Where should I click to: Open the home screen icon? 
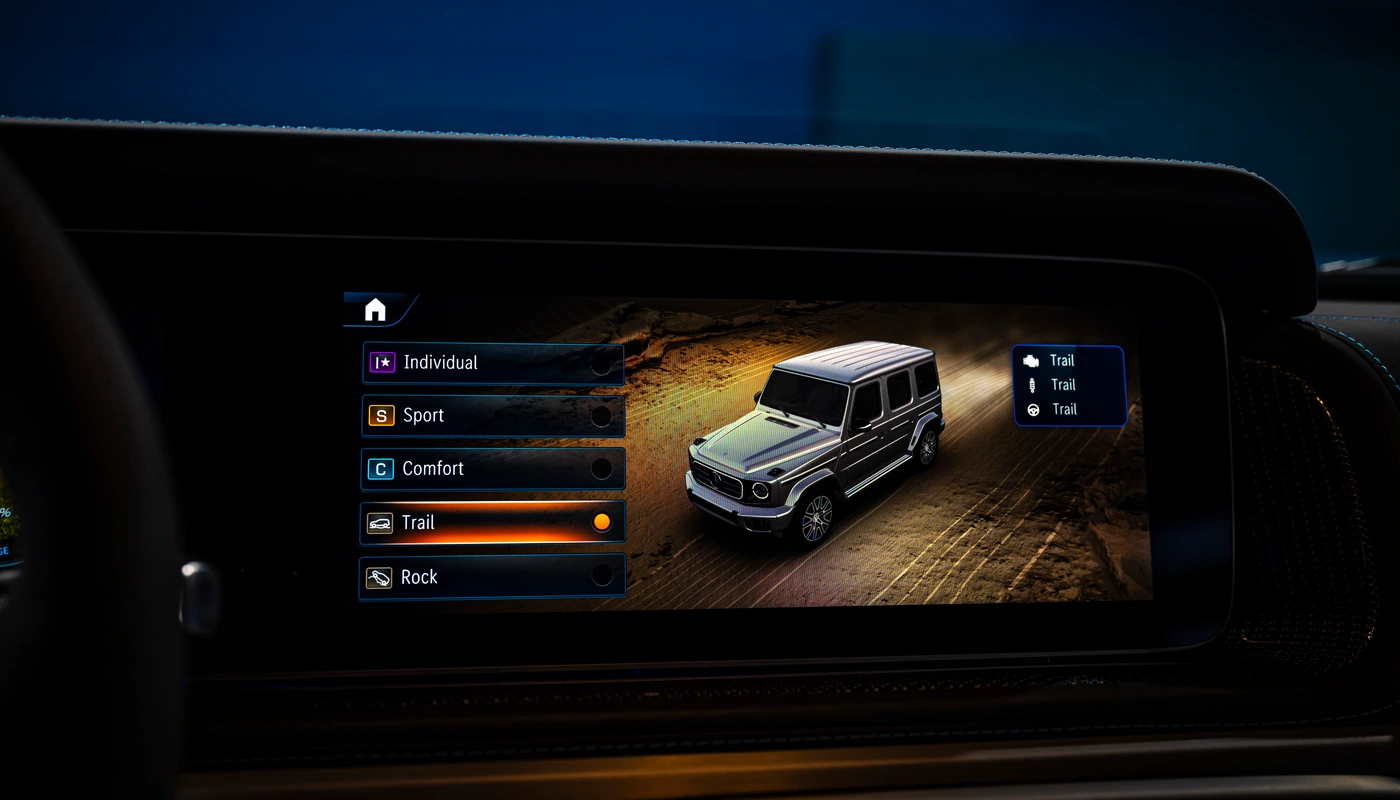(x=374, y=310)
